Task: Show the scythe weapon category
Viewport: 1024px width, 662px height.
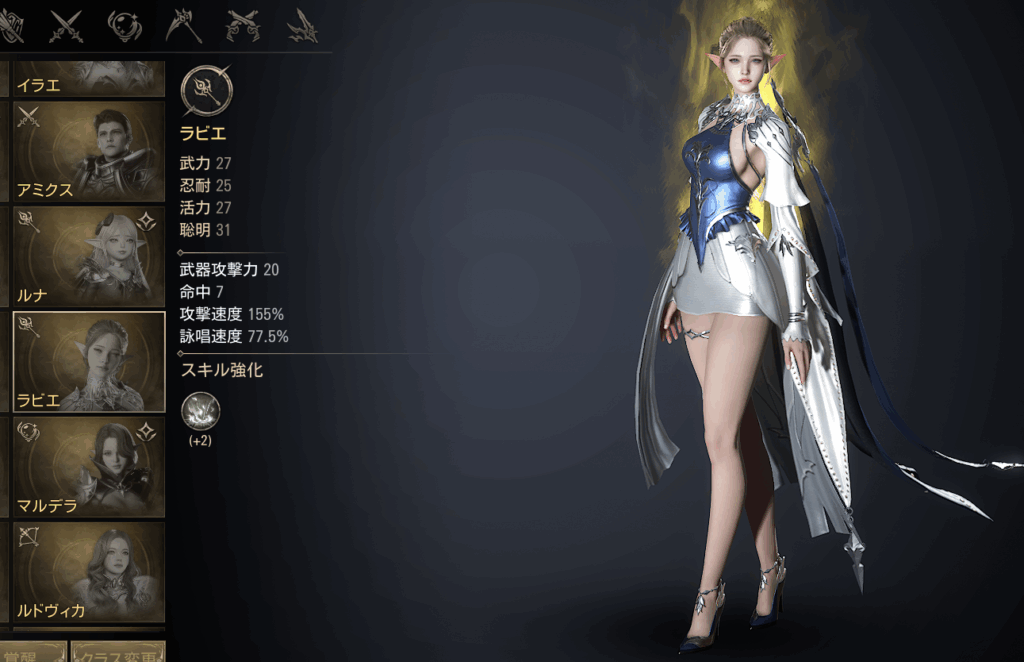Action: click(184, 24)
